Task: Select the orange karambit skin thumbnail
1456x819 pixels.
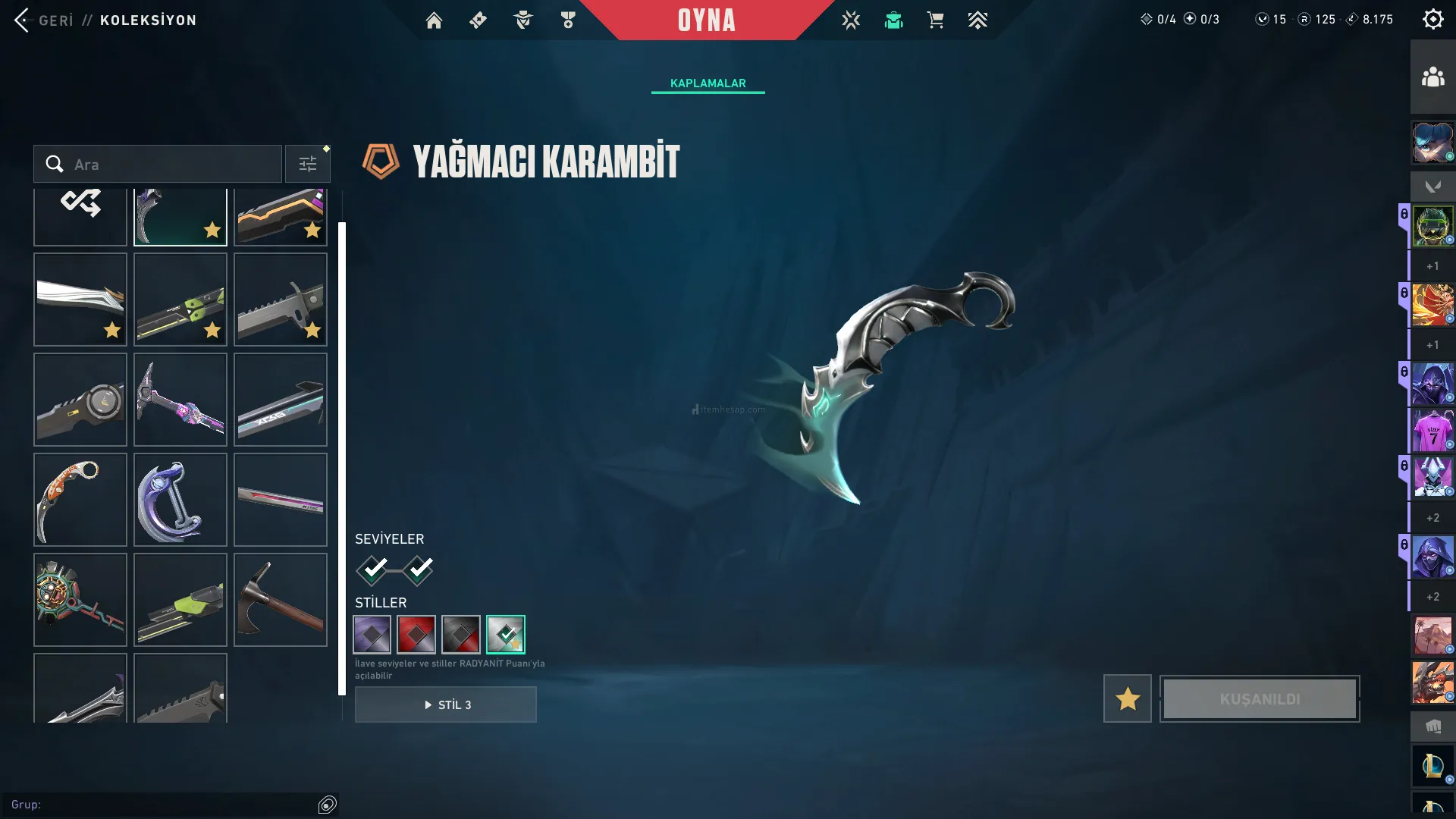Action: (x=80, y=500)
